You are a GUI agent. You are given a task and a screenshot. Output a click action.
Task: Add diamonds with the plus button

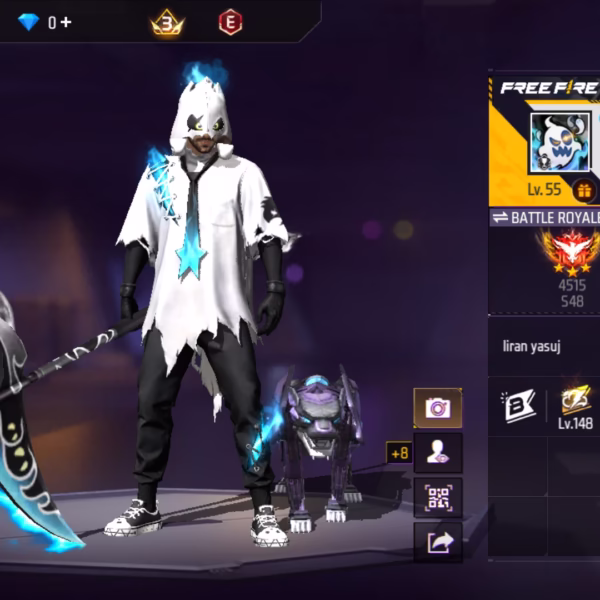[66, 21]
